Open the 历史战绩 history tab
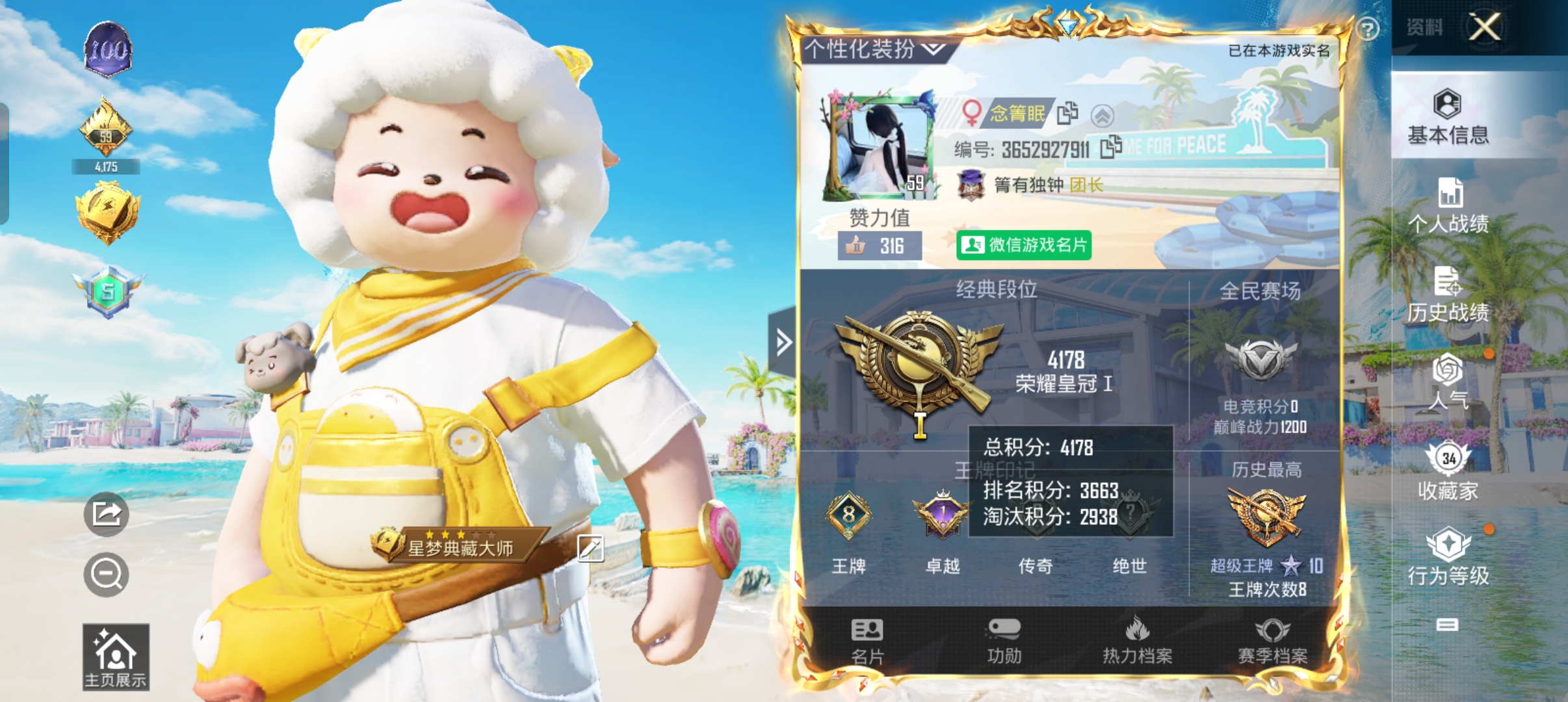 pos(1448,294)
